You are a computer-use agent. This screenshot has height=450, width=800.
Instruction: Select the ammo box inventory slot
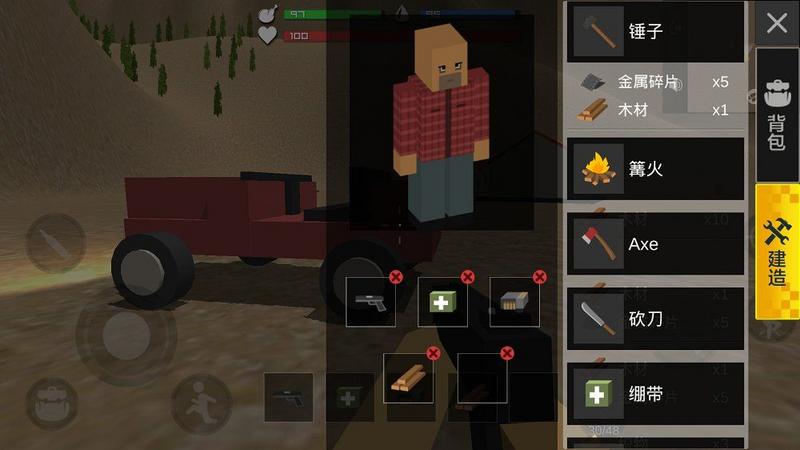(515, 302)
